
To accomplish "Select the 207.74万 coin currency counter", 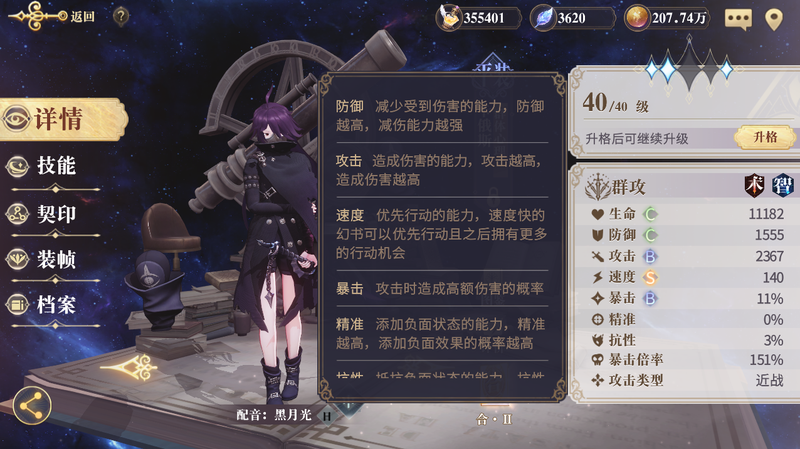I will pyautogui.click(x=668, y=18).
